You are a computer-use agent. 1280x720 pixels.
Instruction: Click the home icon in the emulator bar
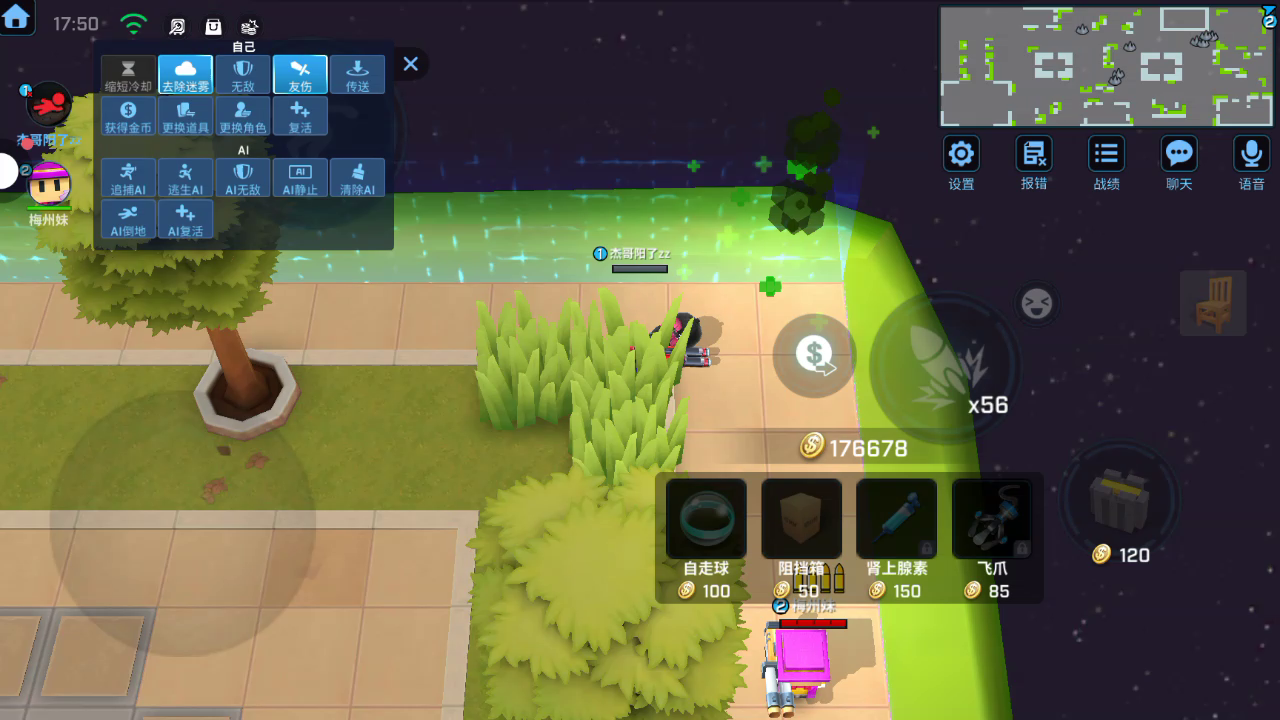point(17,17)
